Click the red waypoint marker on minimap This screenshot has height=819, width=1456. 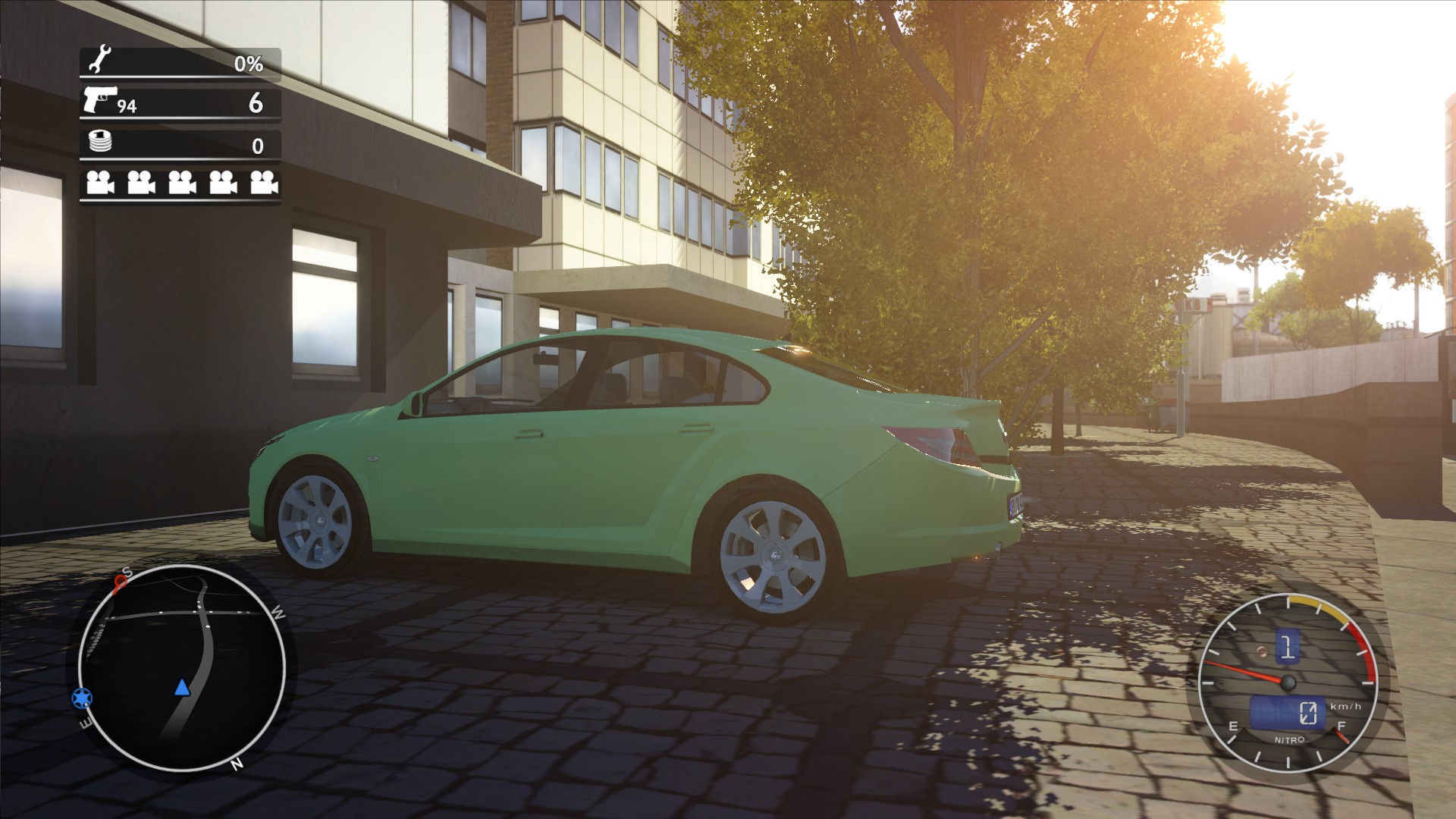tap(120, 582)
